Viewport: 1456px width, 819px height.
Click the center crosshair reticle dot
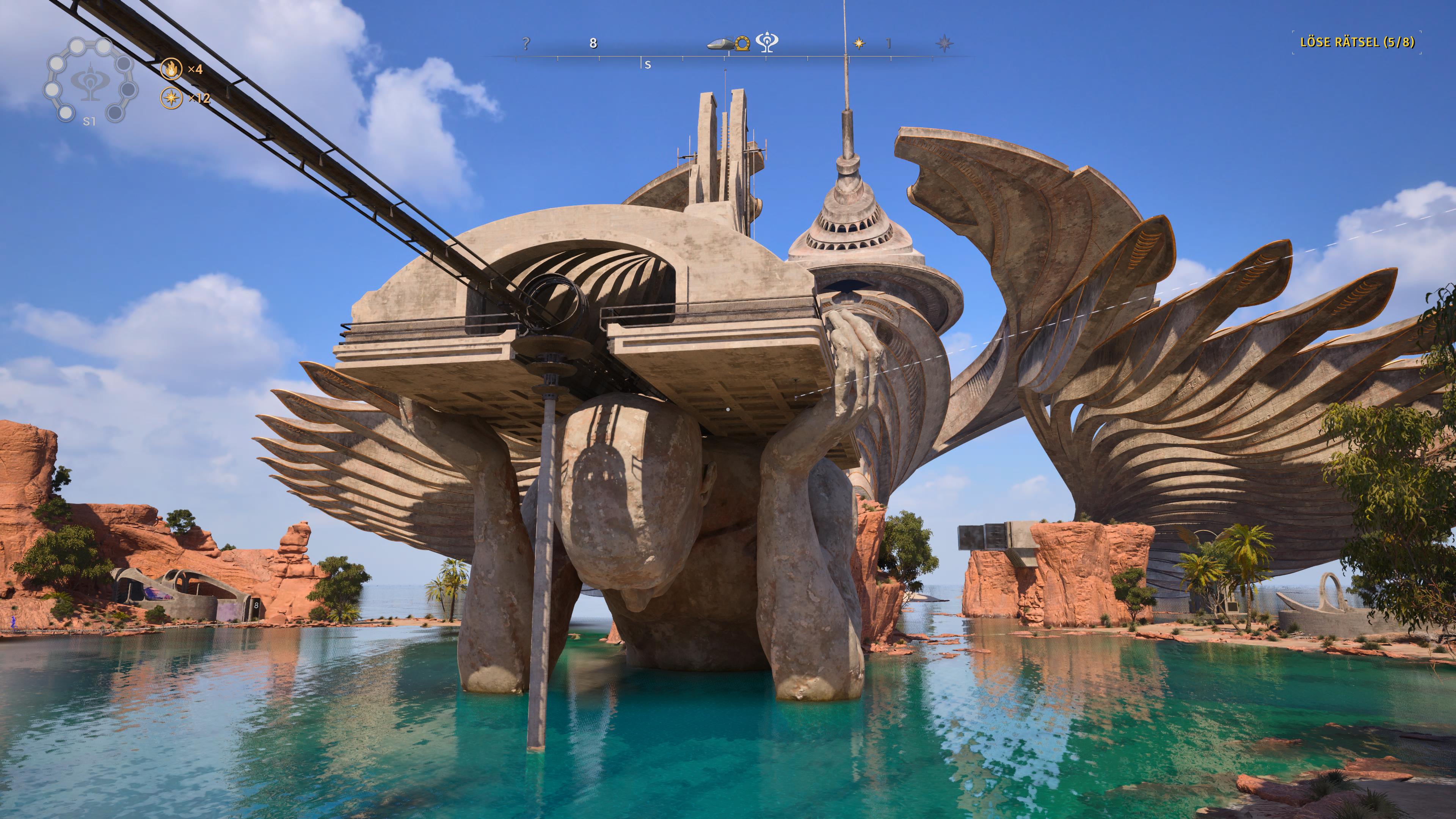click(x=728, y=409)
